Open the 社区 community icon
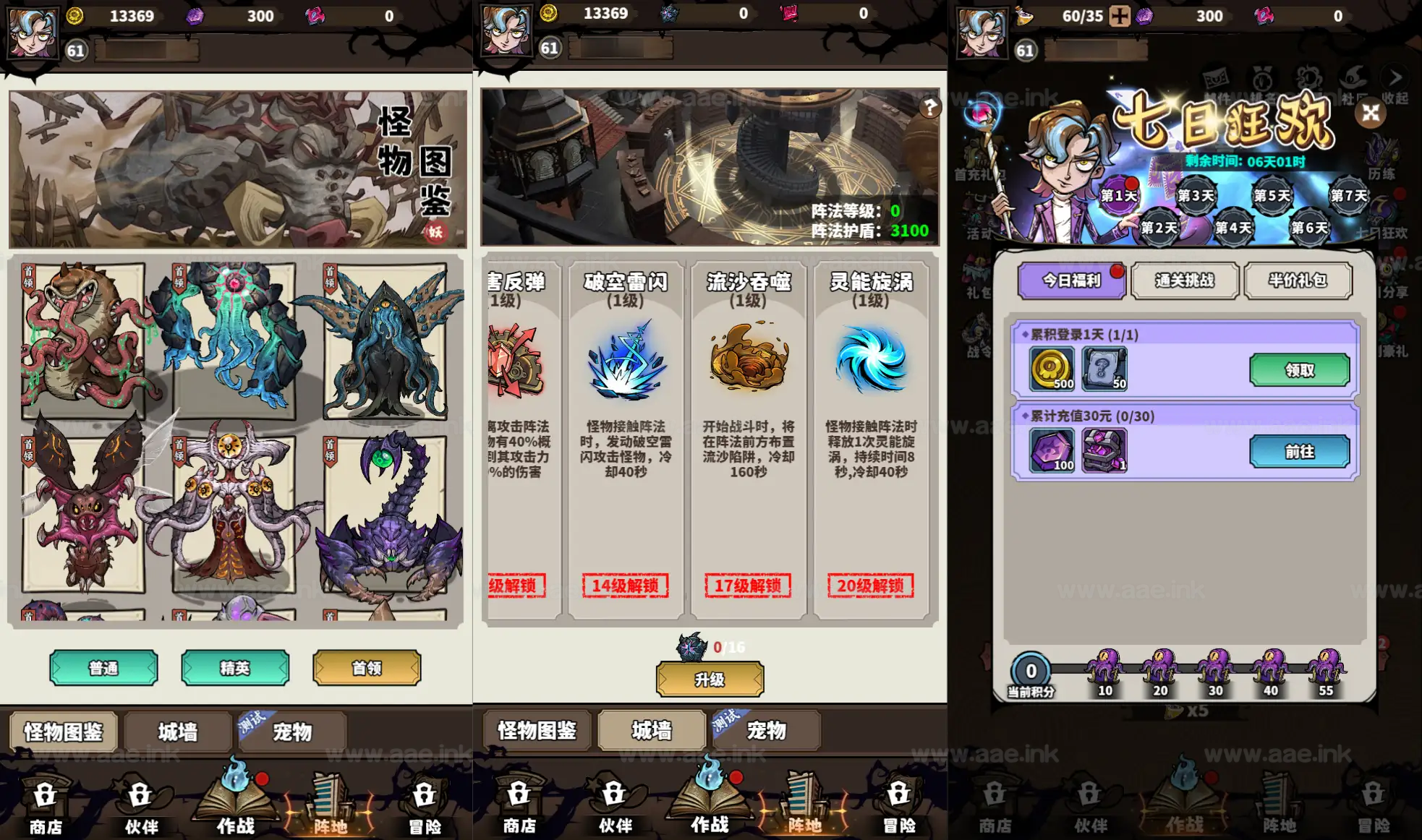Screen dimensions: 1422x840 1350,77
